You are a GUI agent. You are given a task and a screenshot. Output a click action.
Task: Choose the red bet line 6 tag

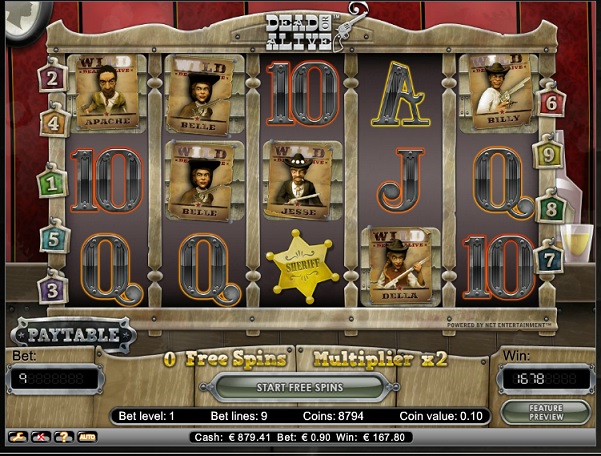(x=549, y=102)
